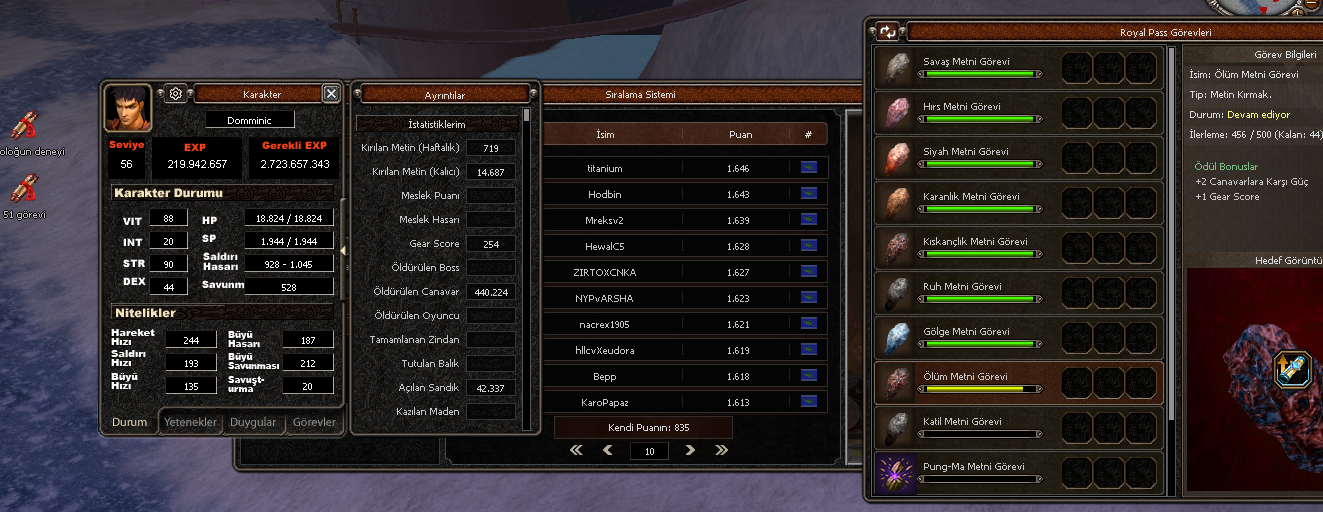Open the character settings gear

[x=175, y=93]
